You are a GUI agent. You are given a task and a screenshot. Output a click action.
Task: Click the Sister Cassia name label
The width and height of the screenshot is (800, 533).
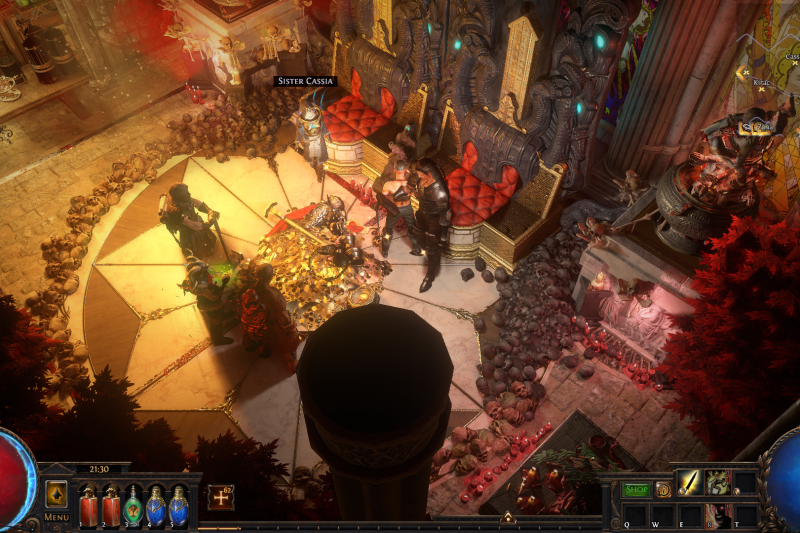305,81
